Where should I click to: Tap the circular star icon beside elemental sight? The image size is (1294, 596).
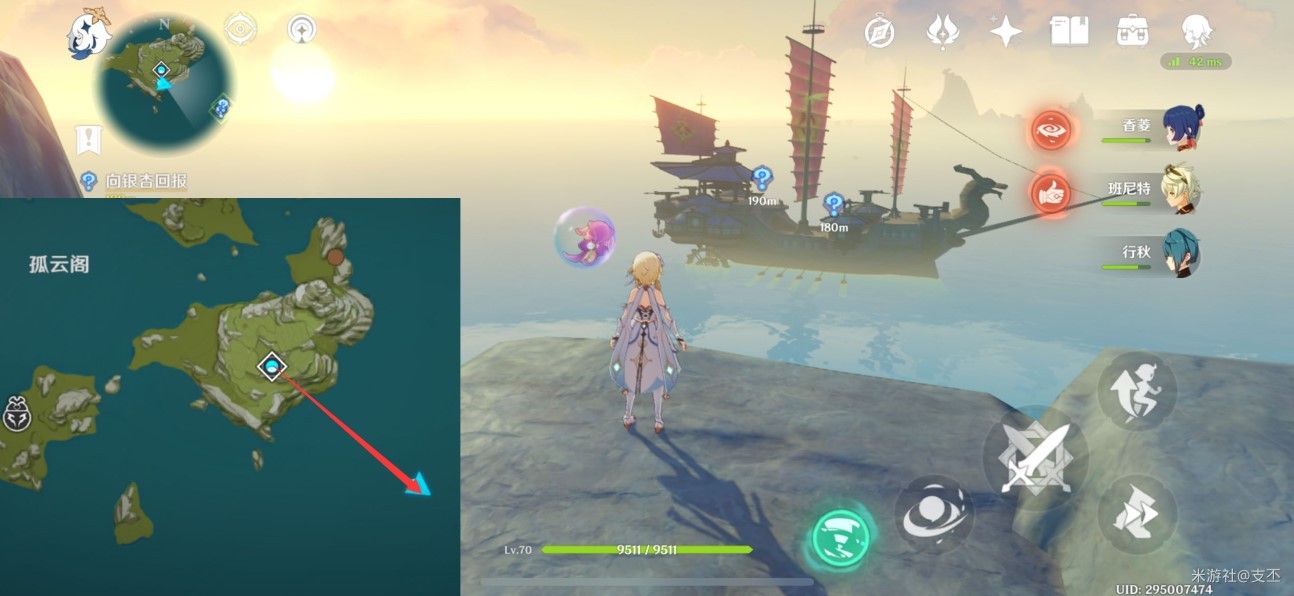coord(302,29)
